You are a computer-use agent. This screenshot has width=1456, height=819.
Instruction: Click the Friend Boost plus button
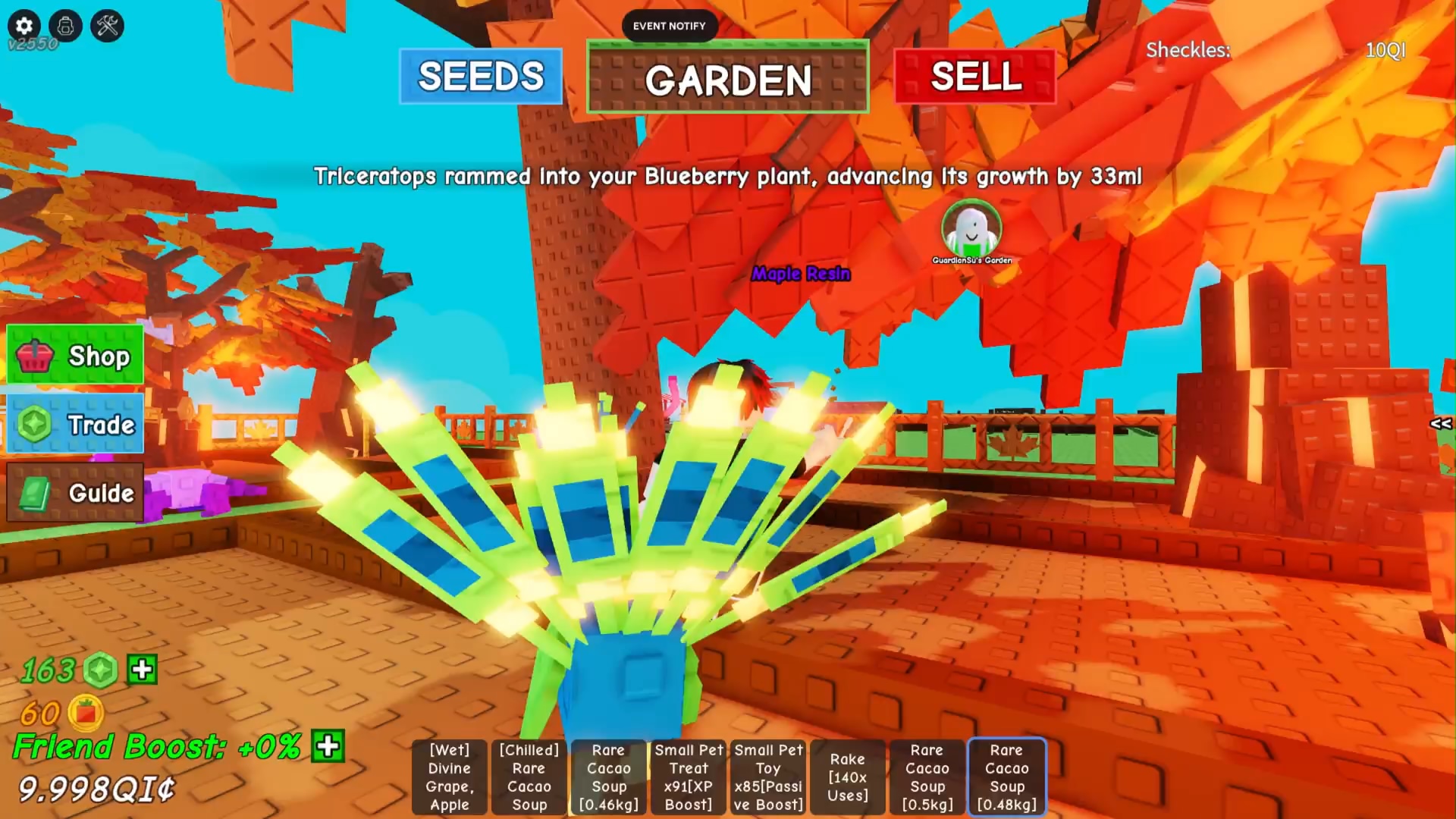(328, 746)
